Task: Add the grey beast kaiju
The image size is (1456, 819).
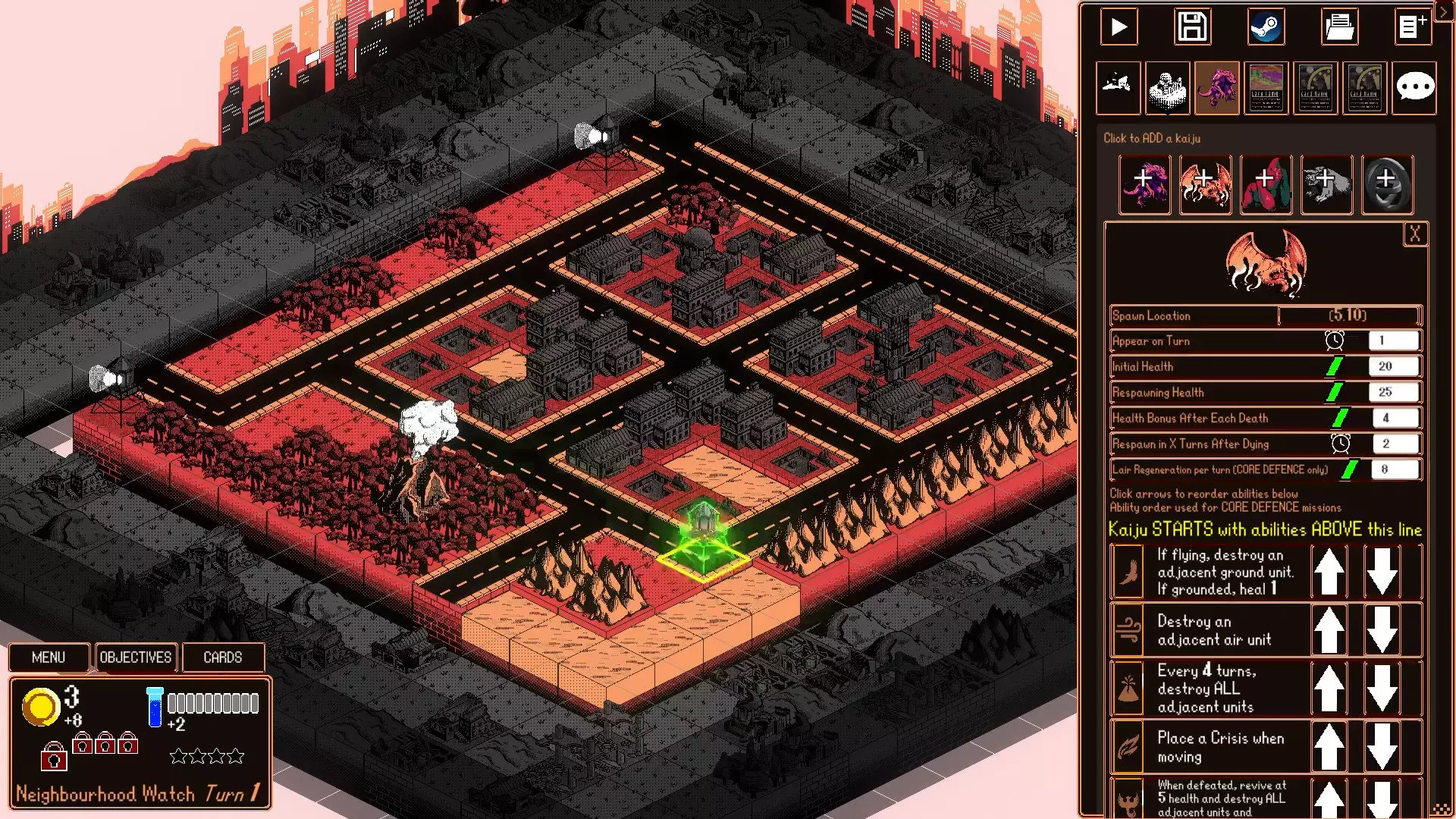Action: click(1326, 184)
